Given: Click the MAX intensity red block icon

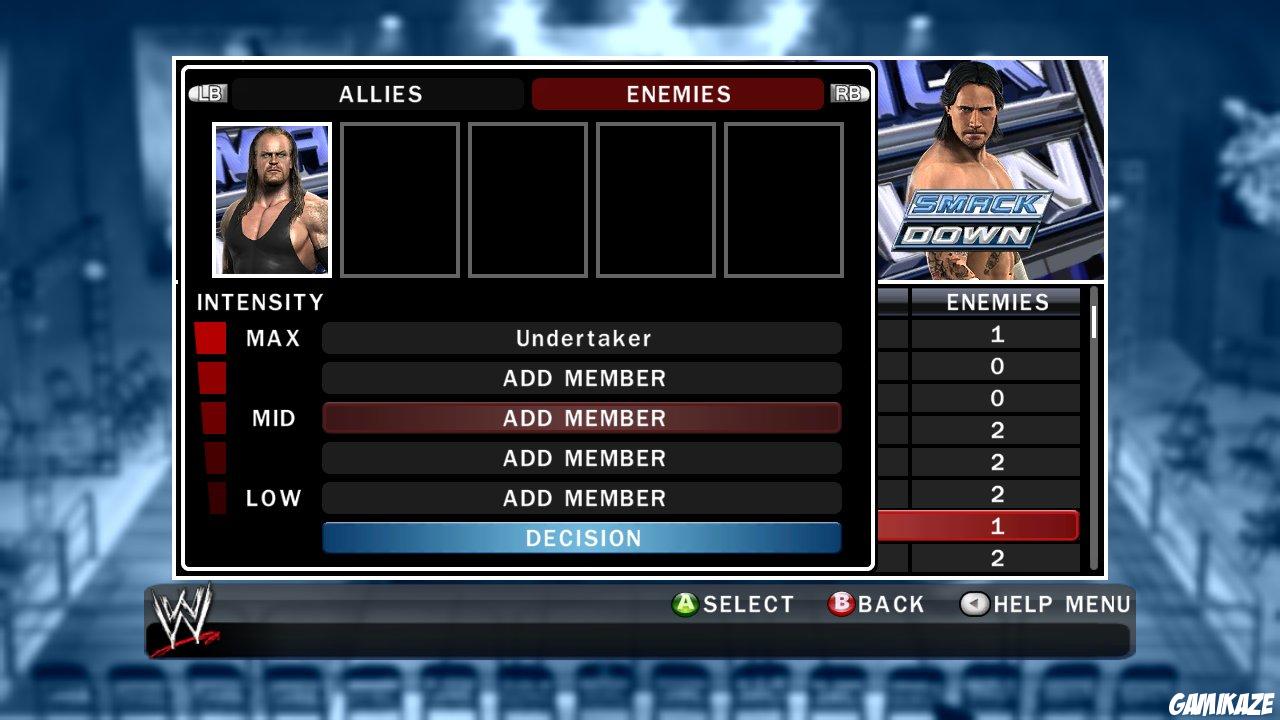Looking at the screenshot, I should (x=212, y=338).
